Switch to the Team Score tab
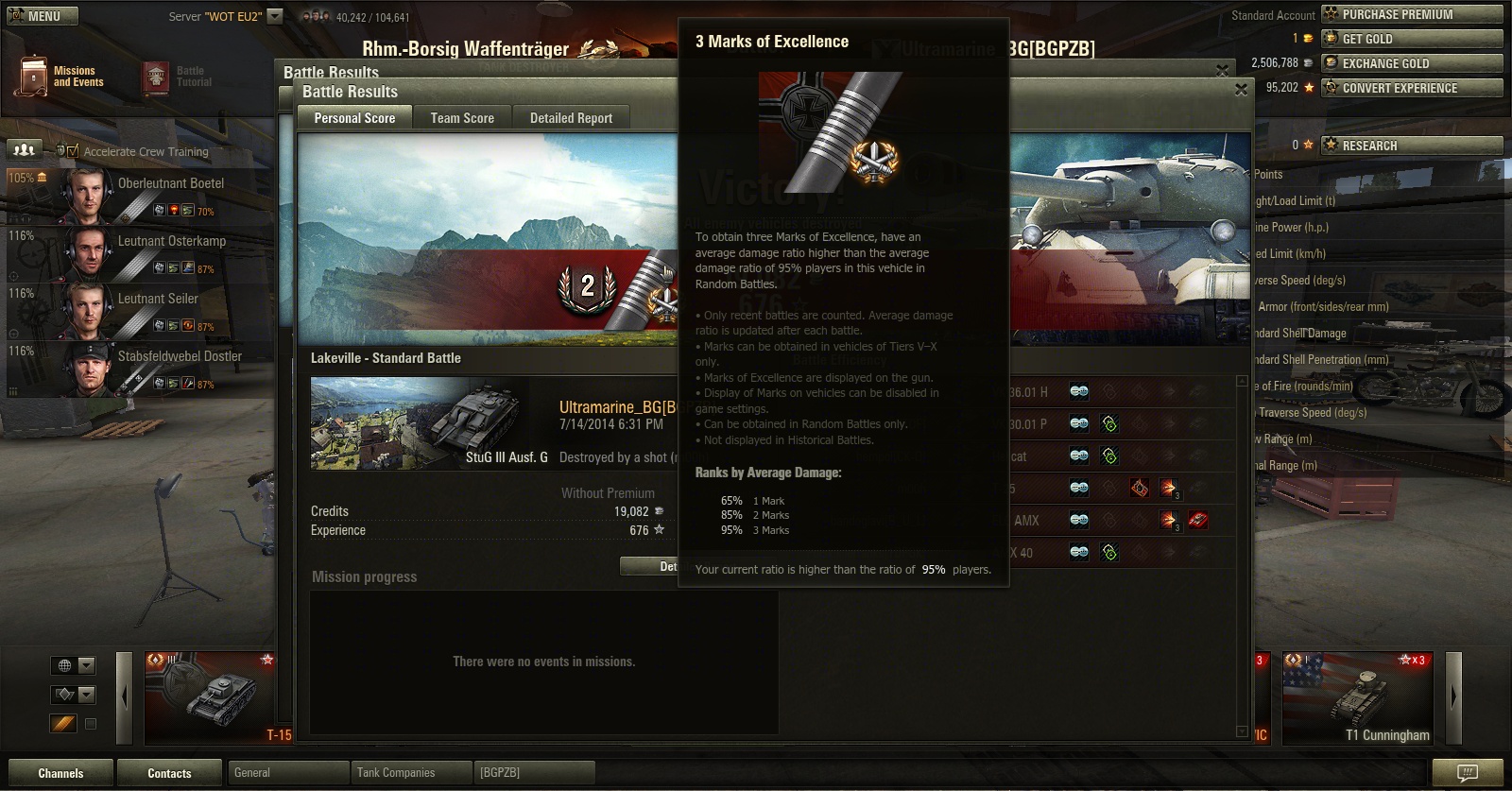 [x=462, y=118]
